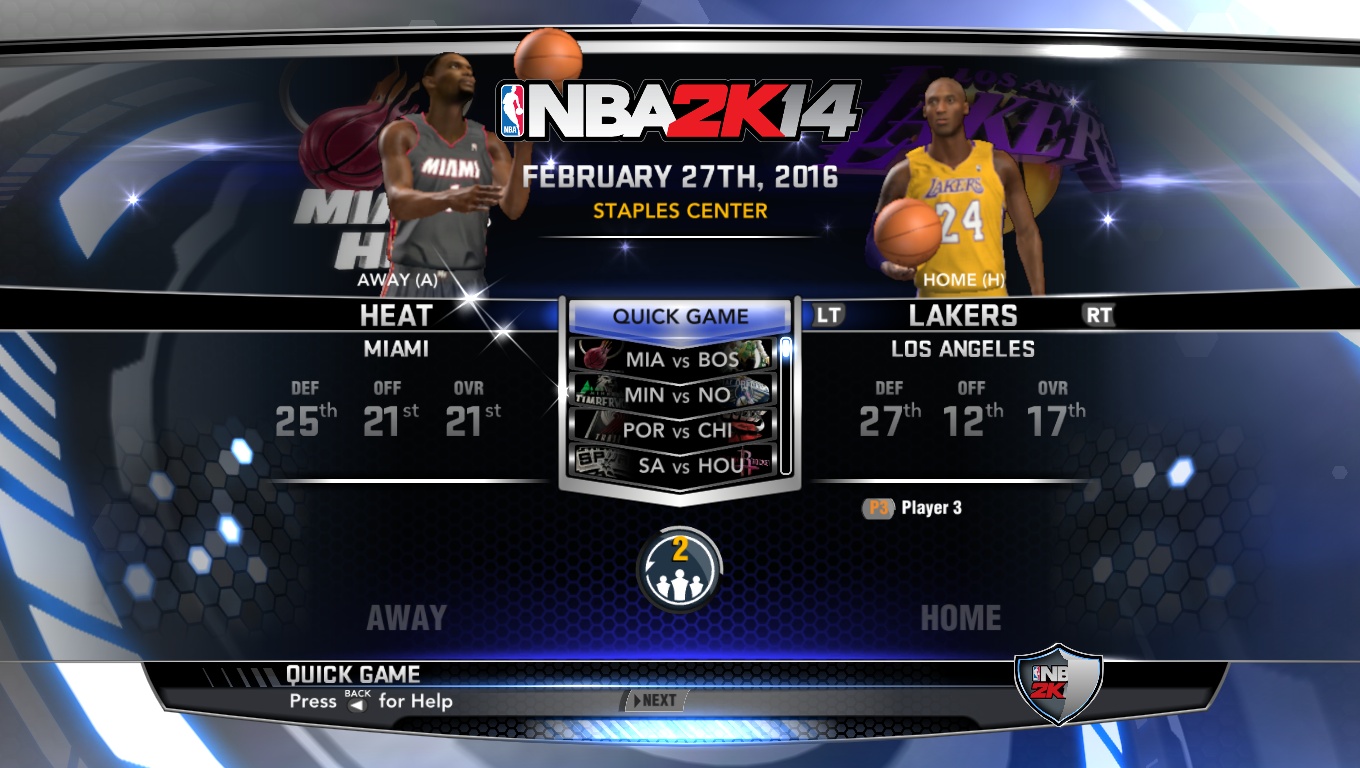The height and width of the screenshot is (768, 1360).
Task: Switch to the HOME side tab
Action: pyautogui.click(x=962, y=617)
